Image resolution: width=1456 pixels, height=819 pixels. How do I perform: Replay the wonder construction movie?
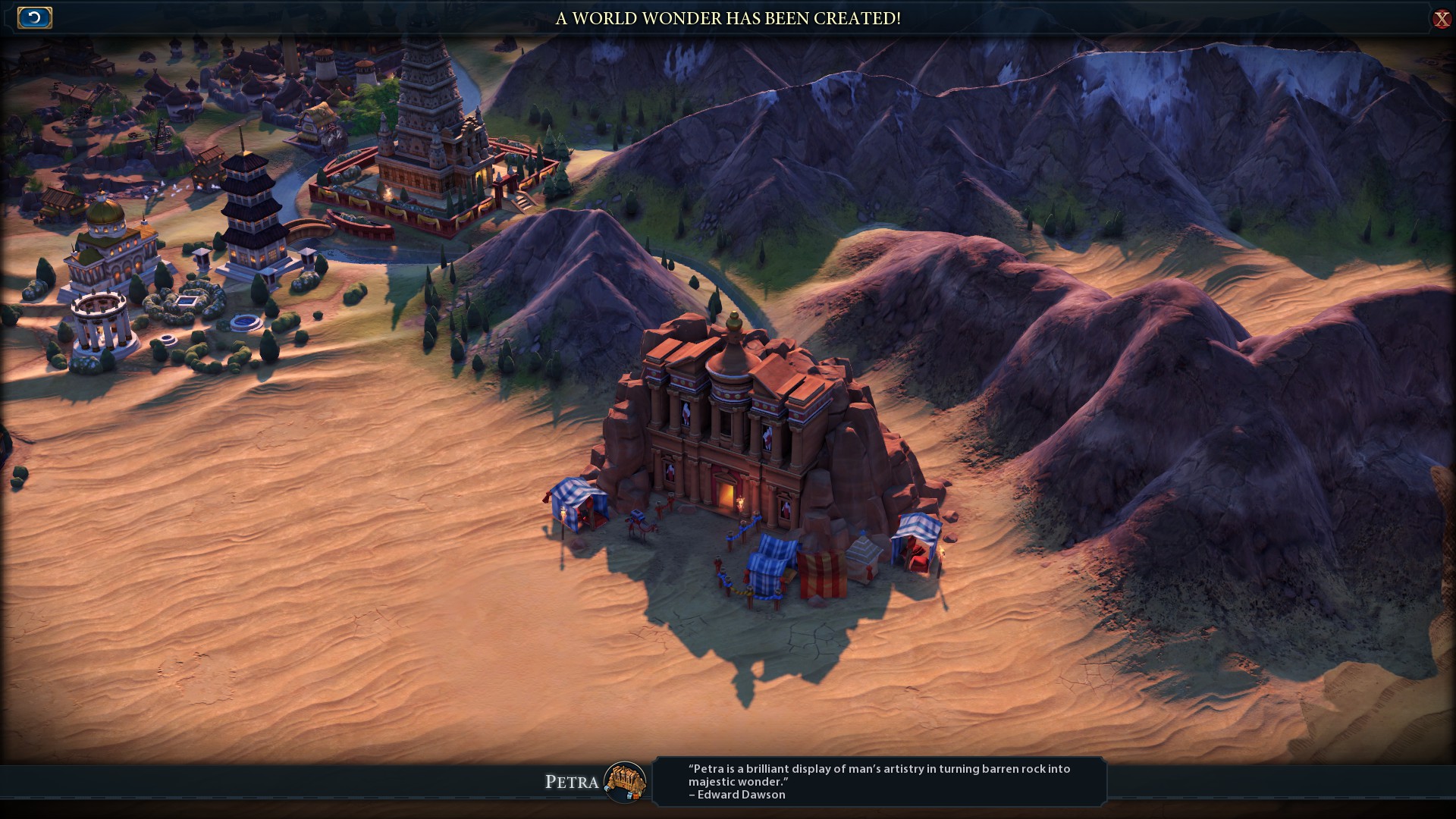[x=35, y=17]
